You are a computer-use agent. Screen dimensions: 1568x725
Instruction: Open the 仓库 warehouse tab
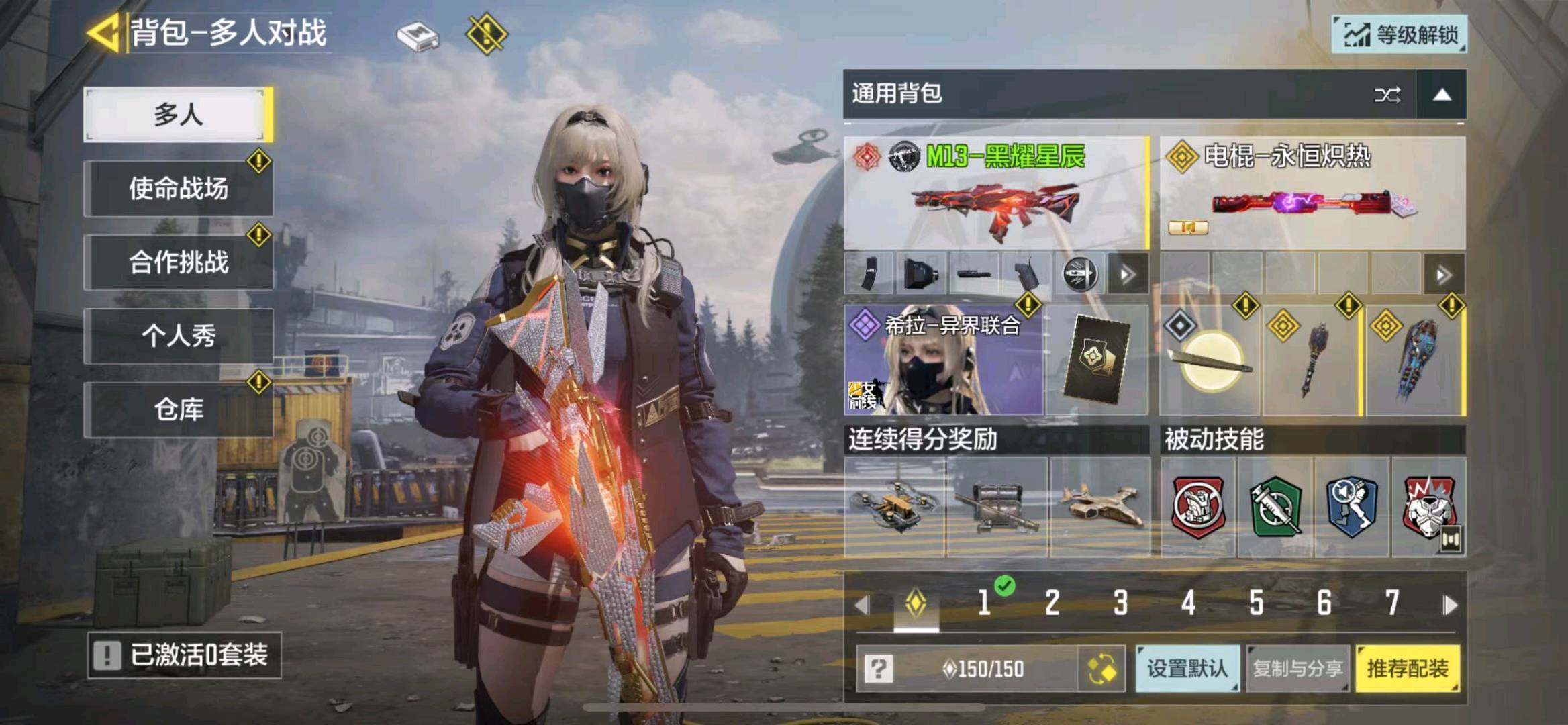click(x=178, y=409)
